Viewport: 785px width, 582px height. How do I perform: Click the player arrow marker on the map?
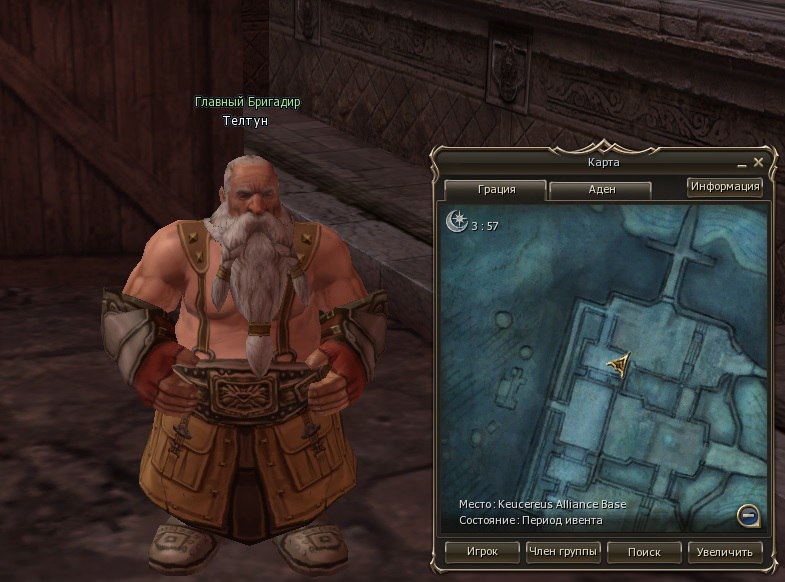click(x=620, y=364)
